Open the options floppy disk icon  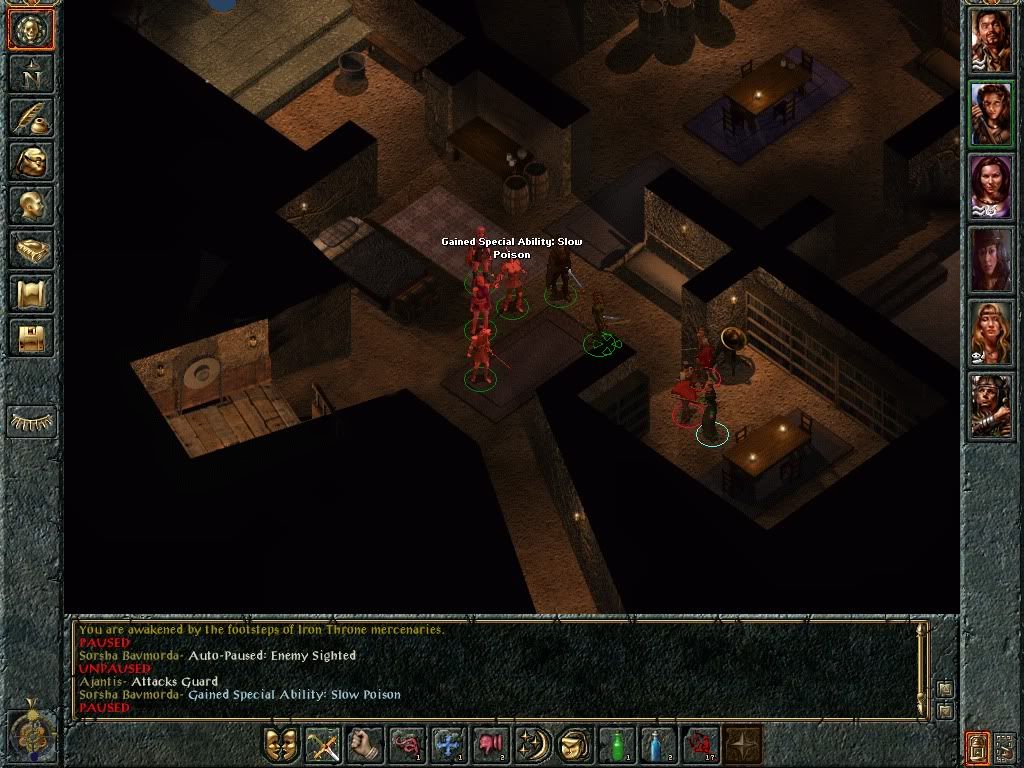click(31, 338)
